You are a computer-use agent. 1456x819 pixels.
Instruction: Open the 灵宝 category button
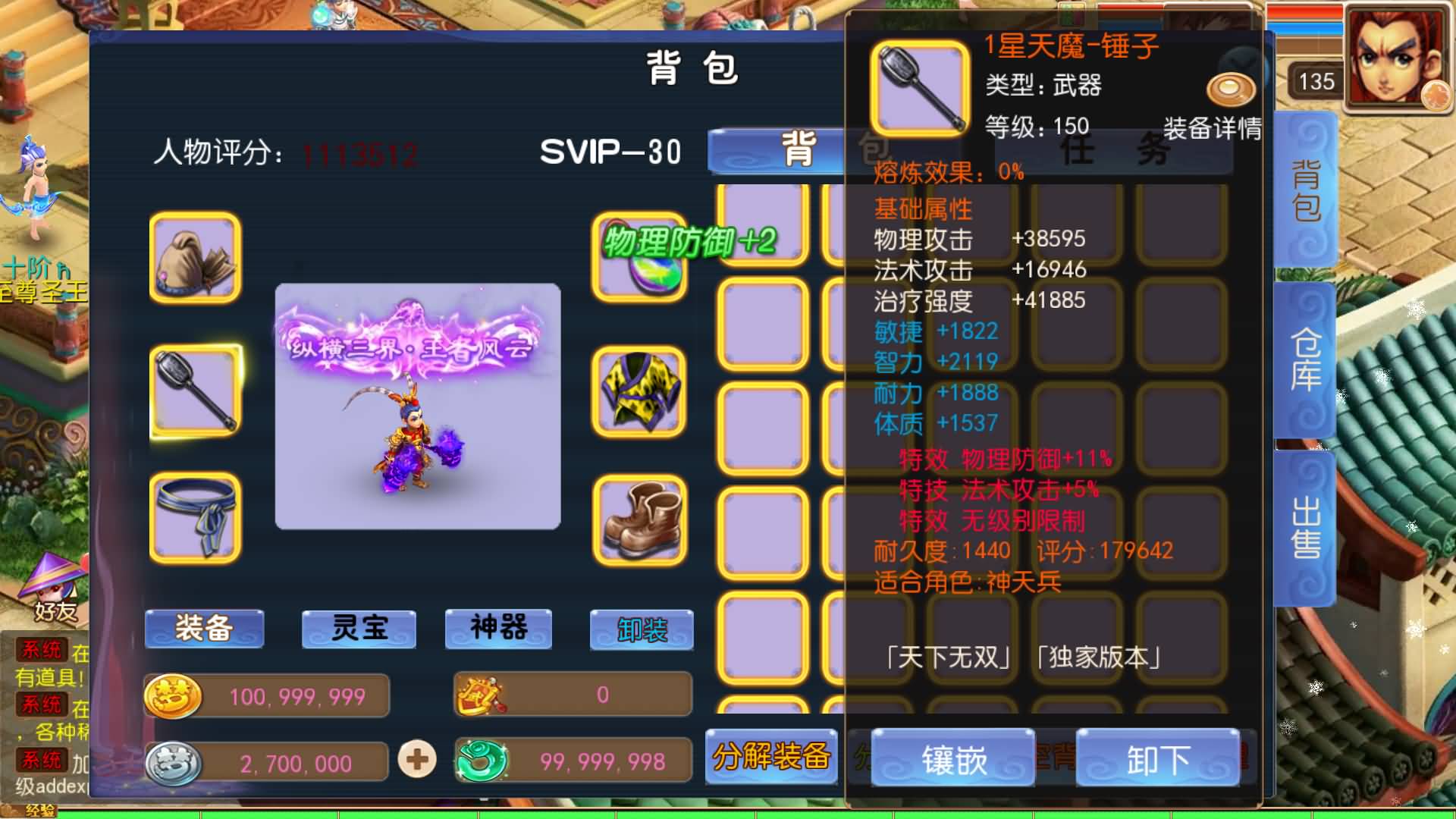[358, 629]
